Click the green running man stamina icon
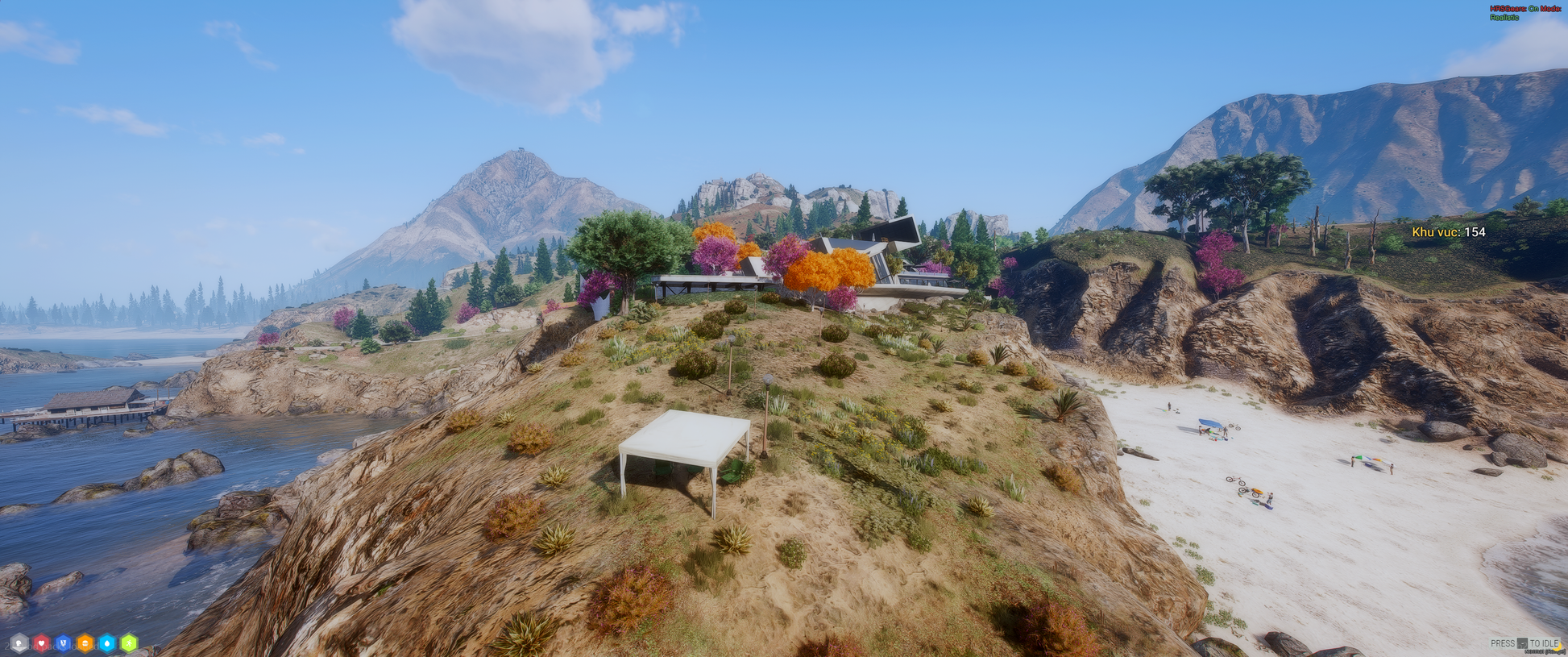The width and height of the screenshot is (1568, 657). pyautogui.click(x=128, y=643)
